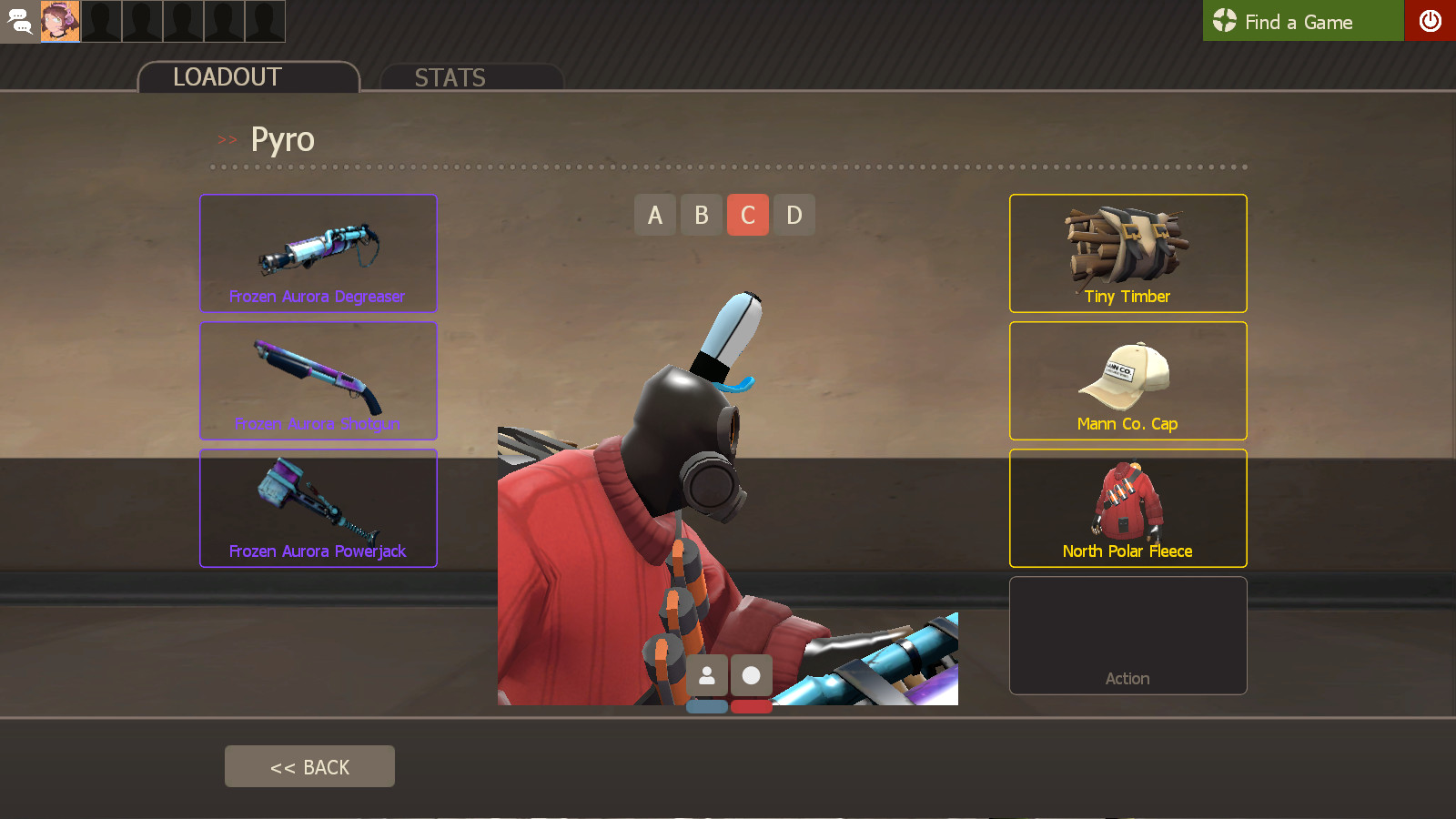Open the empty Action item slot
Image resolution: width=1456 pixels, height=819 pixels.
pyautogui.click(x=1127, y=635)
